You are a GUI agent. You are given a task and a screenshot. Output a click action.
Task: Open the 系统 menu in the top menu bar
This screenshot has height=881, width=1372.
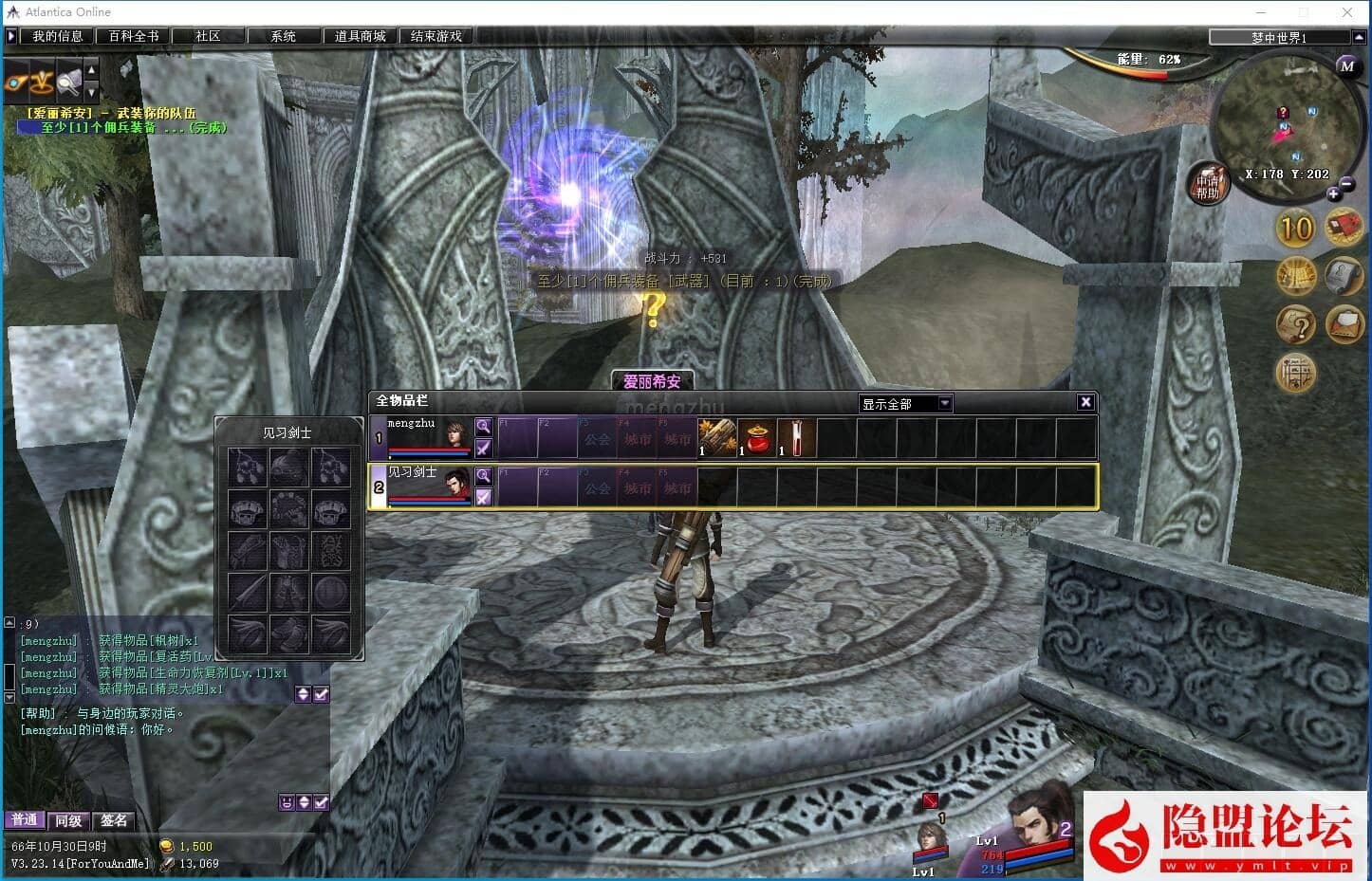click(x=283, y=35)
